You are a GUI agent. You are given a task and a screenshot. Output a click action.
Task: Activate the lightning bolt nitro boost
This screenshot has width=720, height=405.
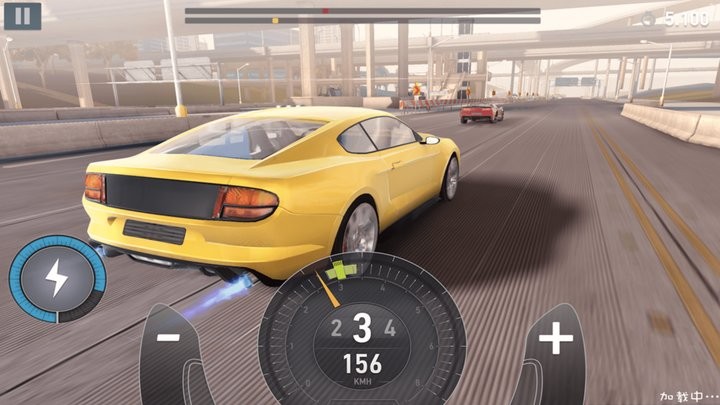pyautogui.click(x=57, y=278)
